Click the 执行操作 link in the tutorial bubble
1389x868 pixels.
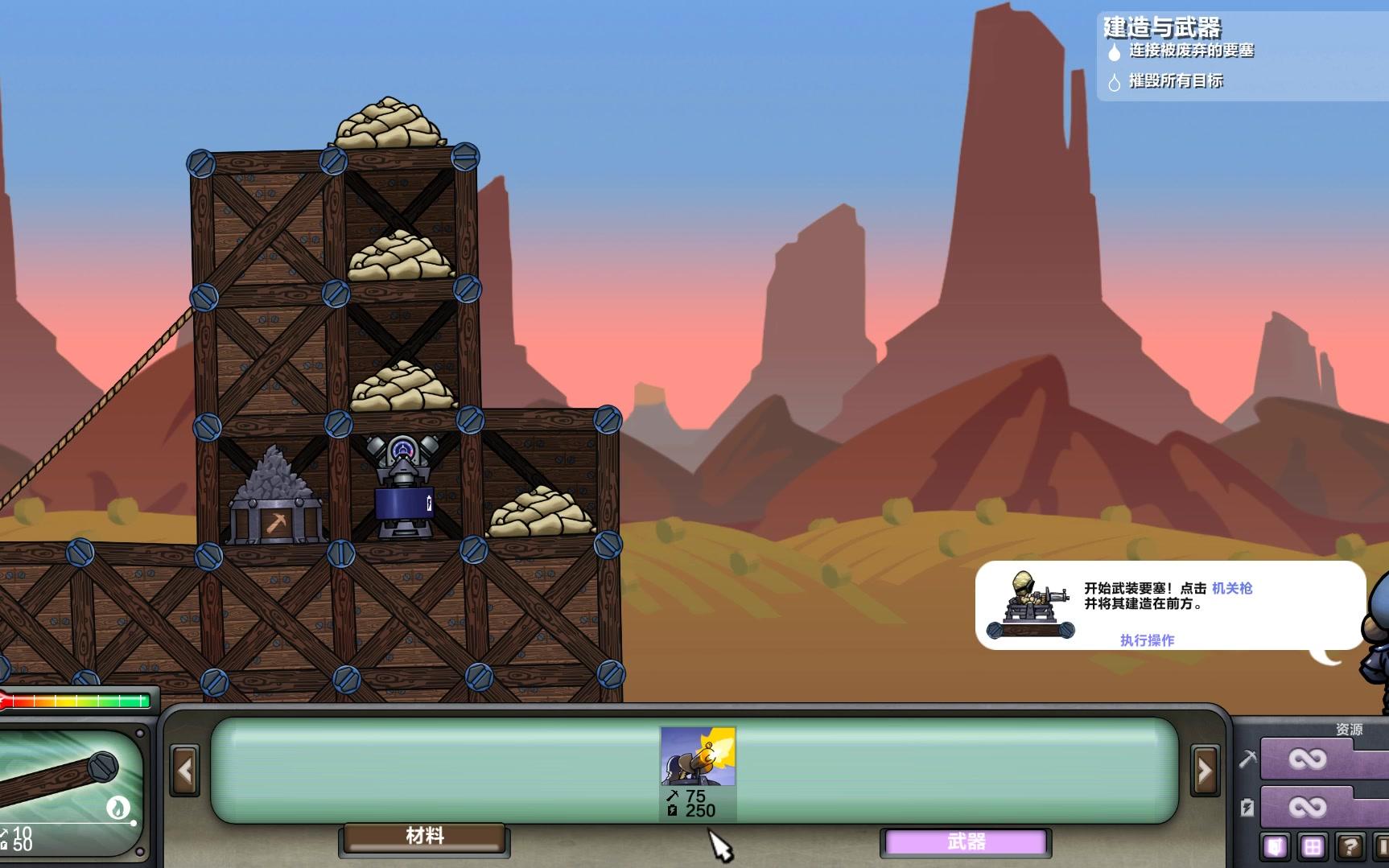(1147, 640)
